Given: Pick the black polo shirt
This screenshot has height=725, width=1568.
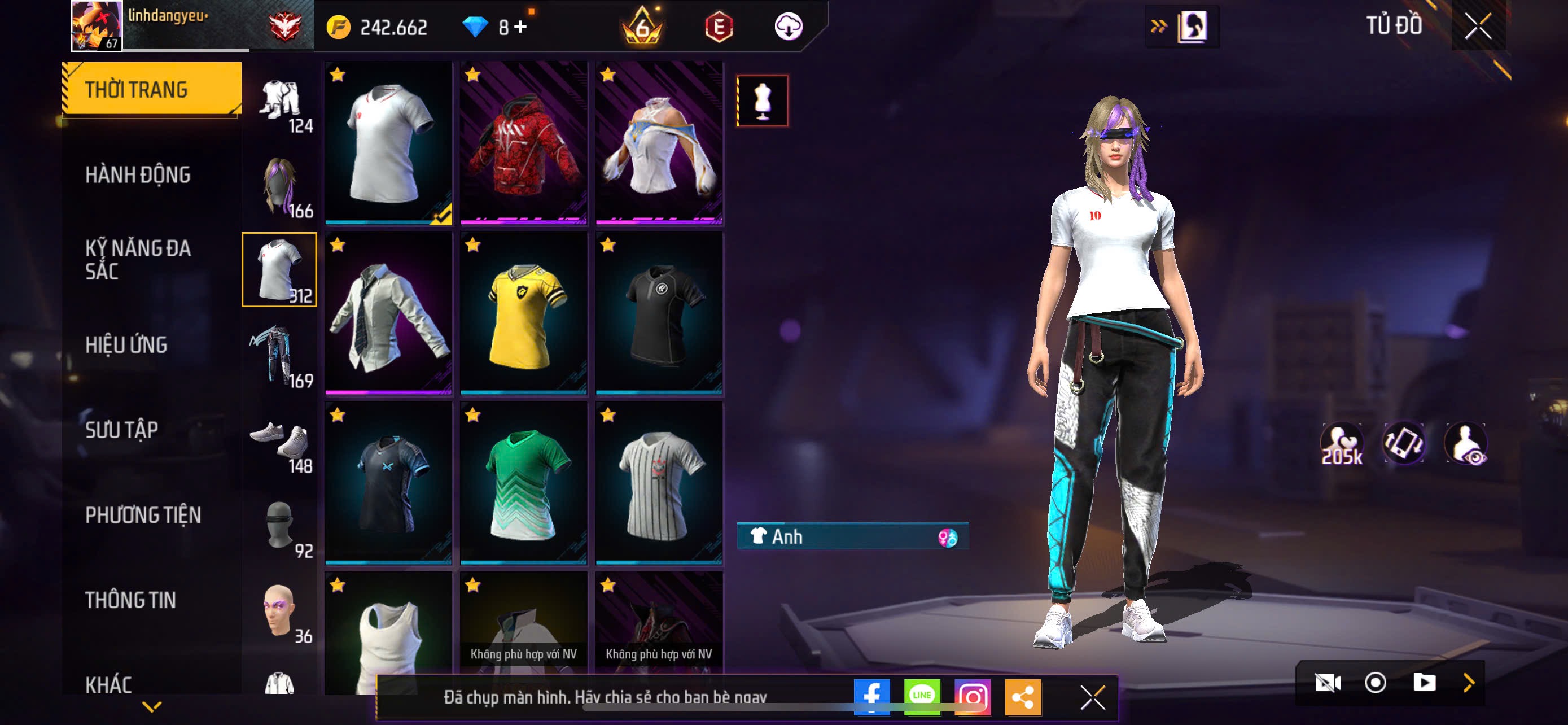Looking at the screenshot, I should point(659,313).
